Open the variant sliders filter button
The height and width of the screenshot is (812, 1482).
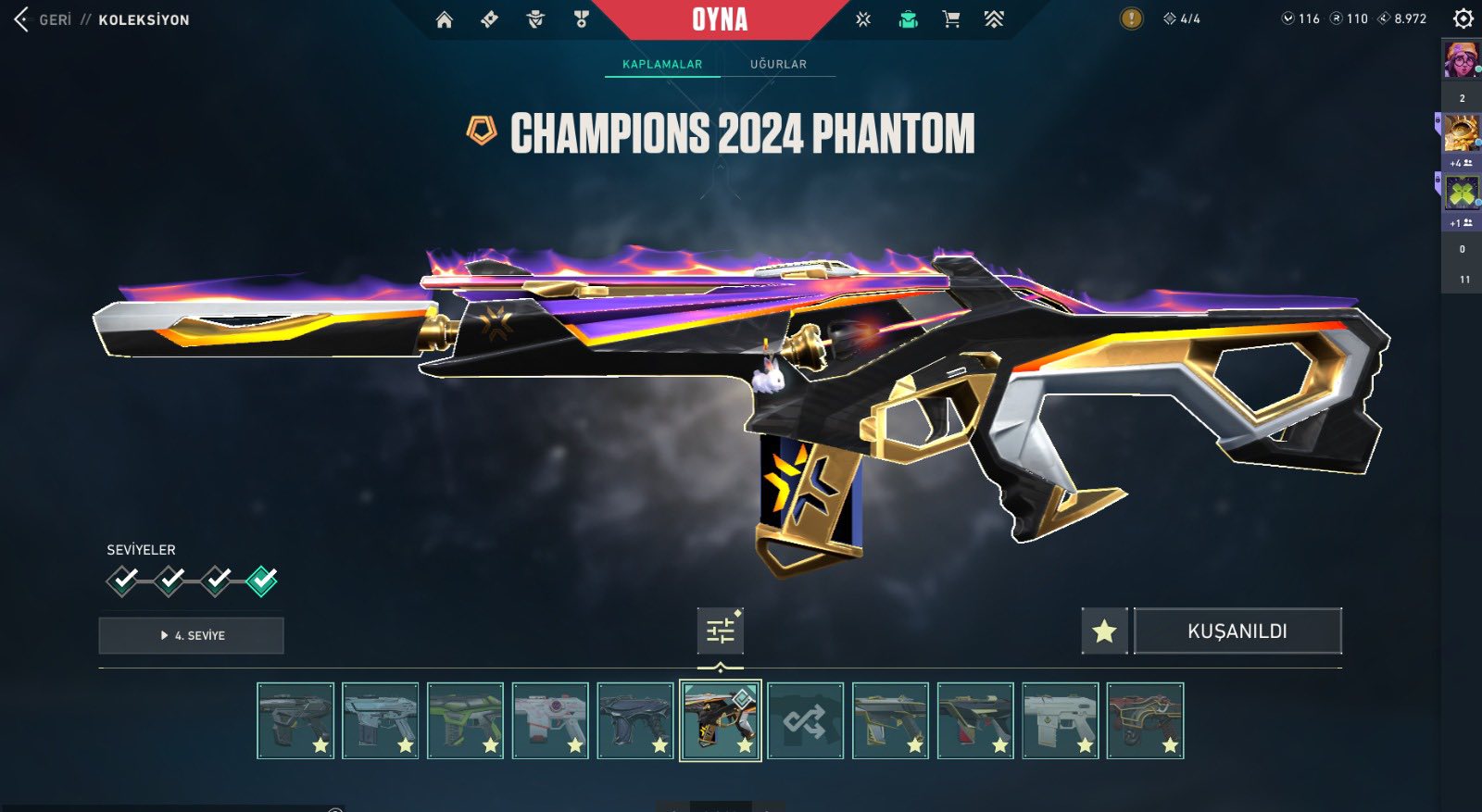[x=721, y=631]
